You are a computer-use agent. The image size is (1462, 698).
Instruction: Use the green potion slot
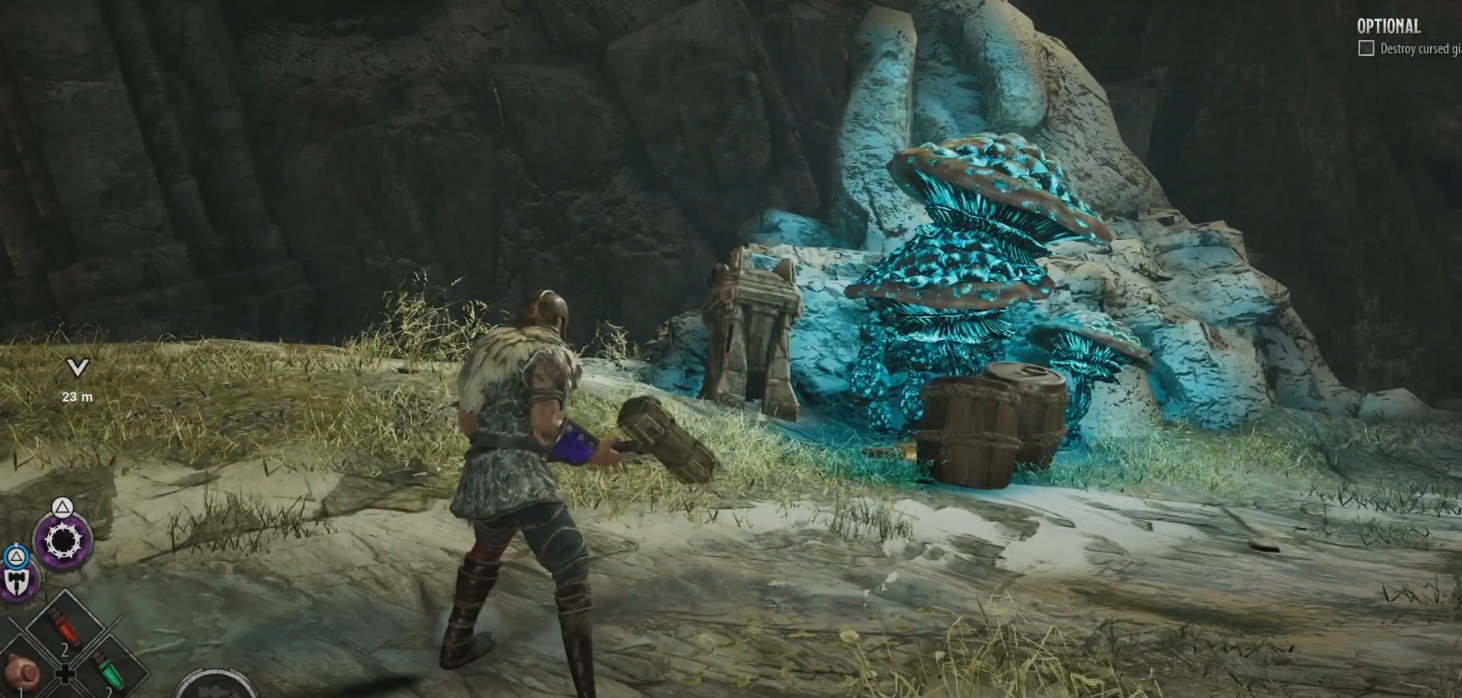click(x=107, y=669)
